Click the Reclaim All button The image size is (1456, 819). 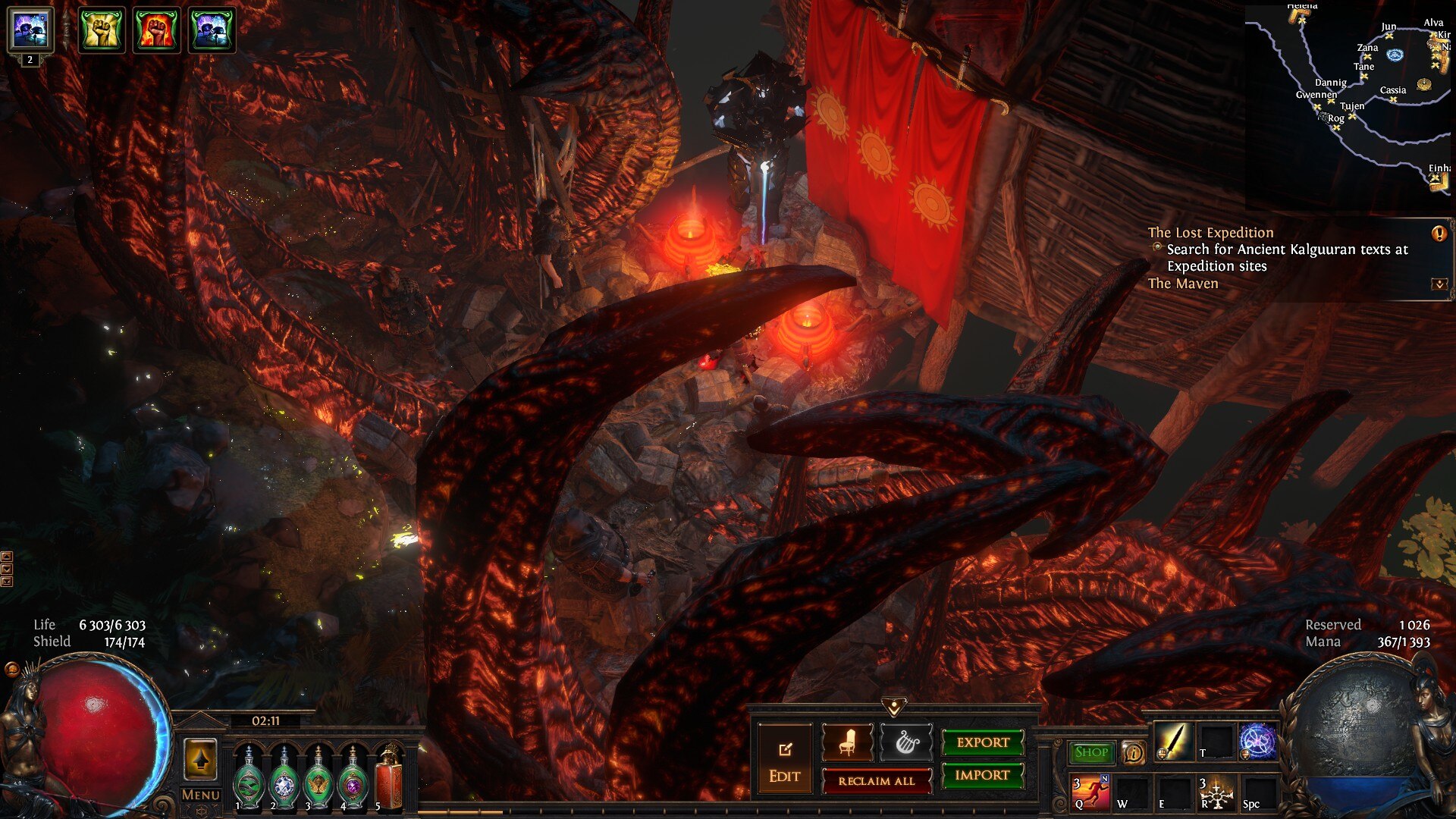tap(876, 781)
